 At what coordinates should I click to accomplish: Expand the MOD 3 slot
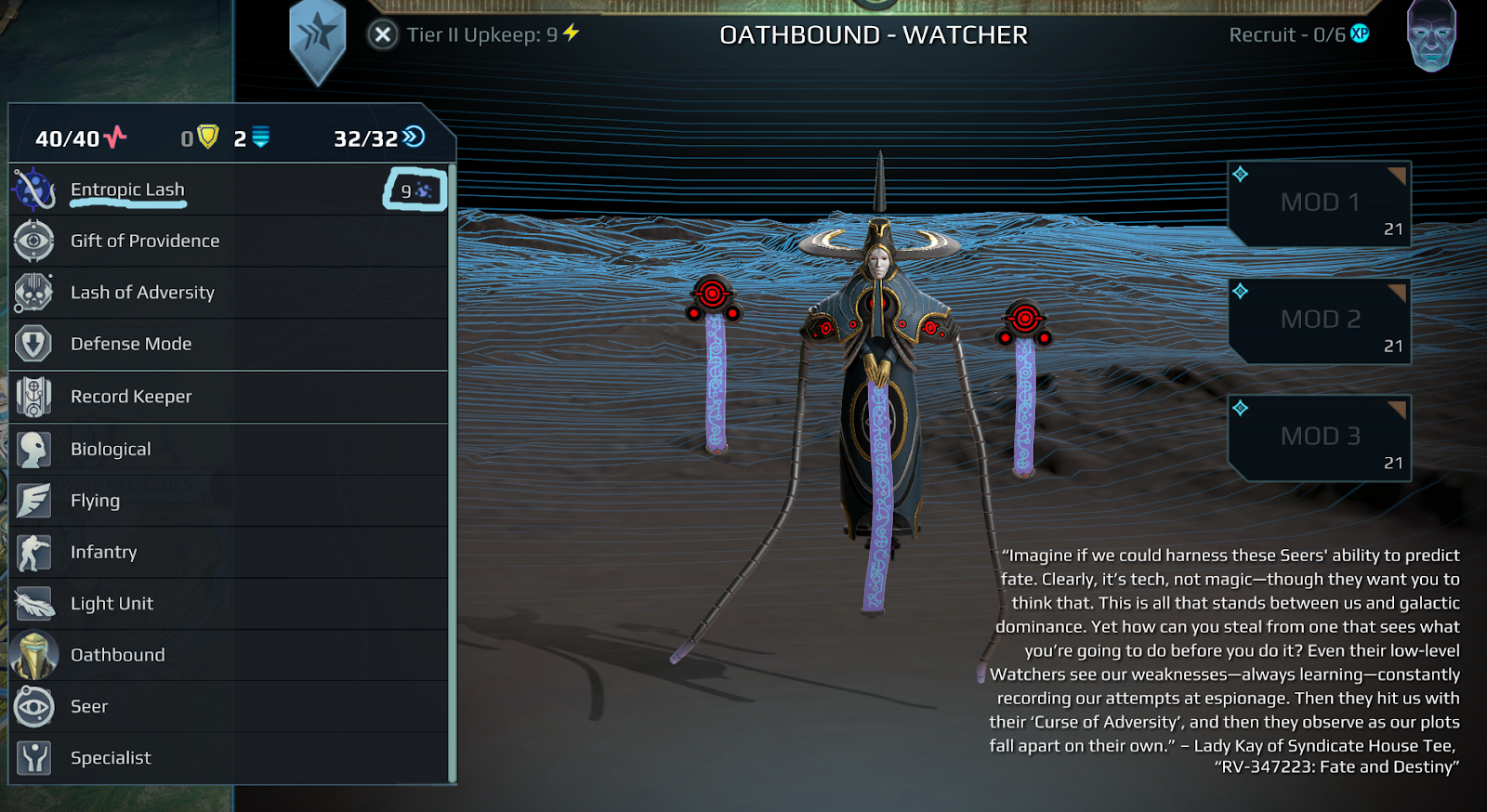1318,436
